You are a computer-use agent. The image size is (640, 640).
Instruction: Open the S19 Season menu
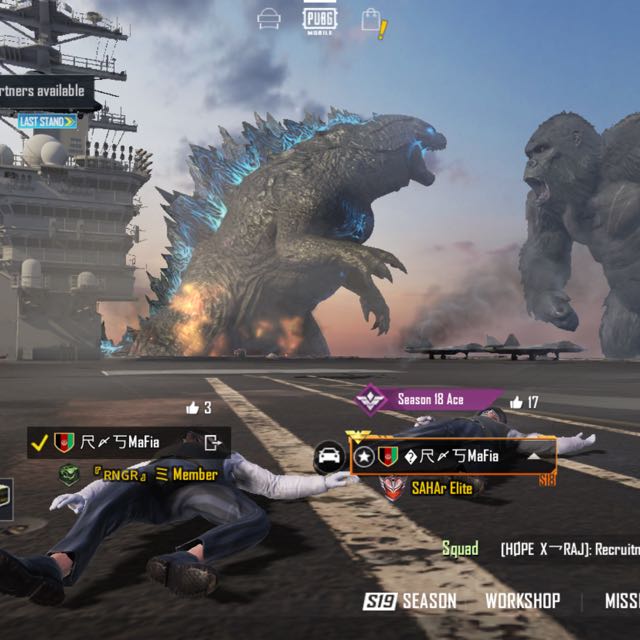tap(410, 601)
